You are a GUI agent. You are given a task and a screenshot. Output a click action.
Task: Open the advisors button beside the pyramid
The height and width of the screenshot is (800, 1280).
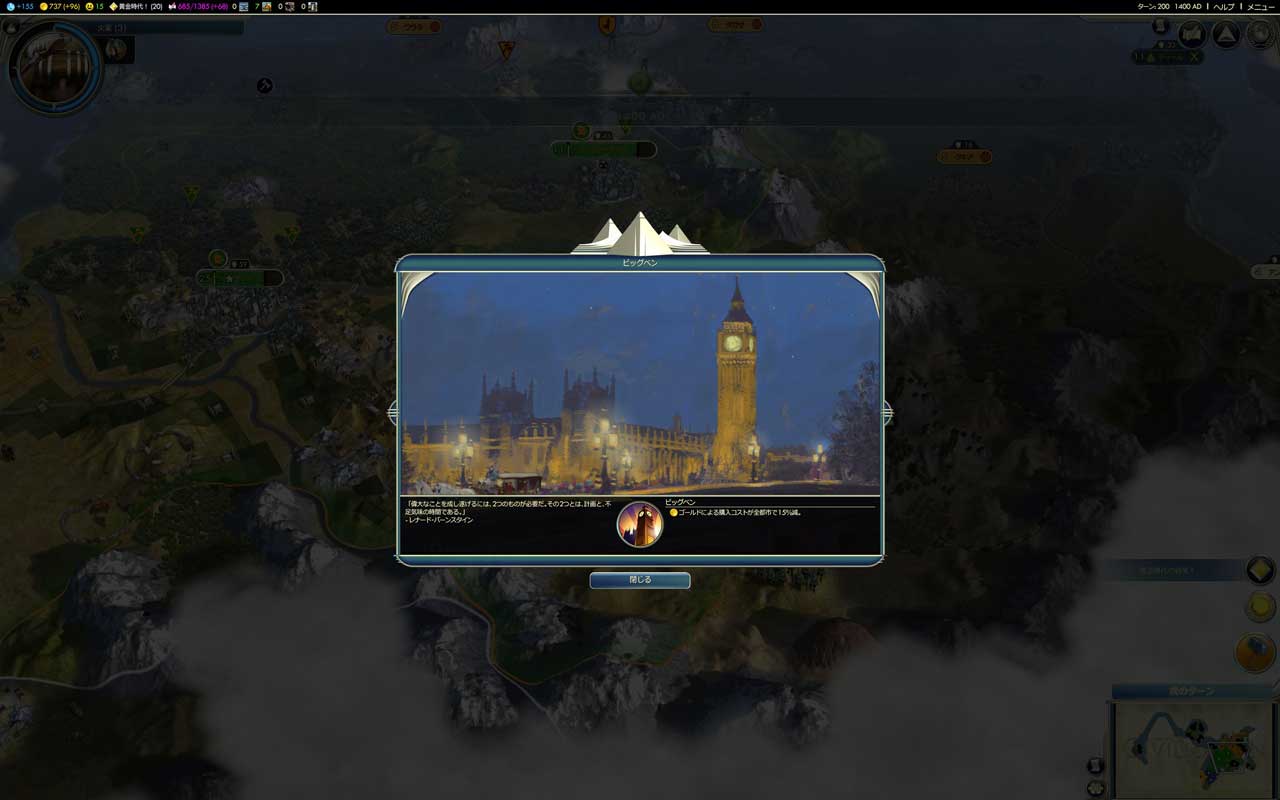[x=1191, y=35]
